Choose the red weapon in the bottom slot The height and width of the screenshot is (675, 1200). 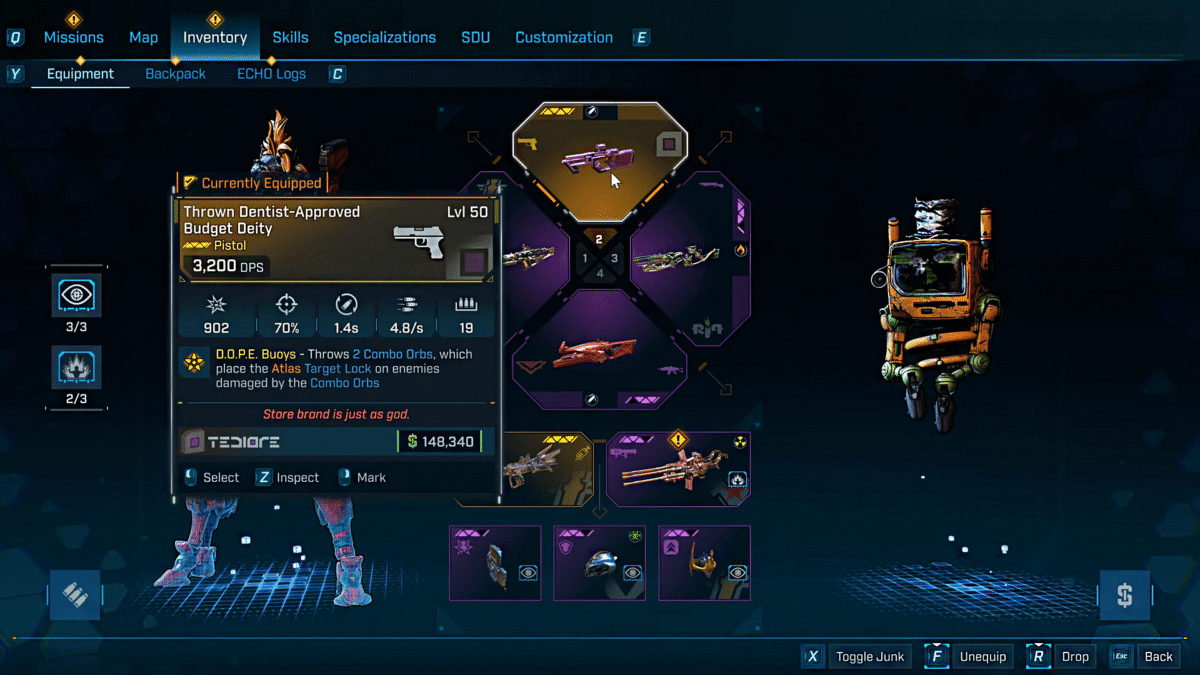click(600, 352)
